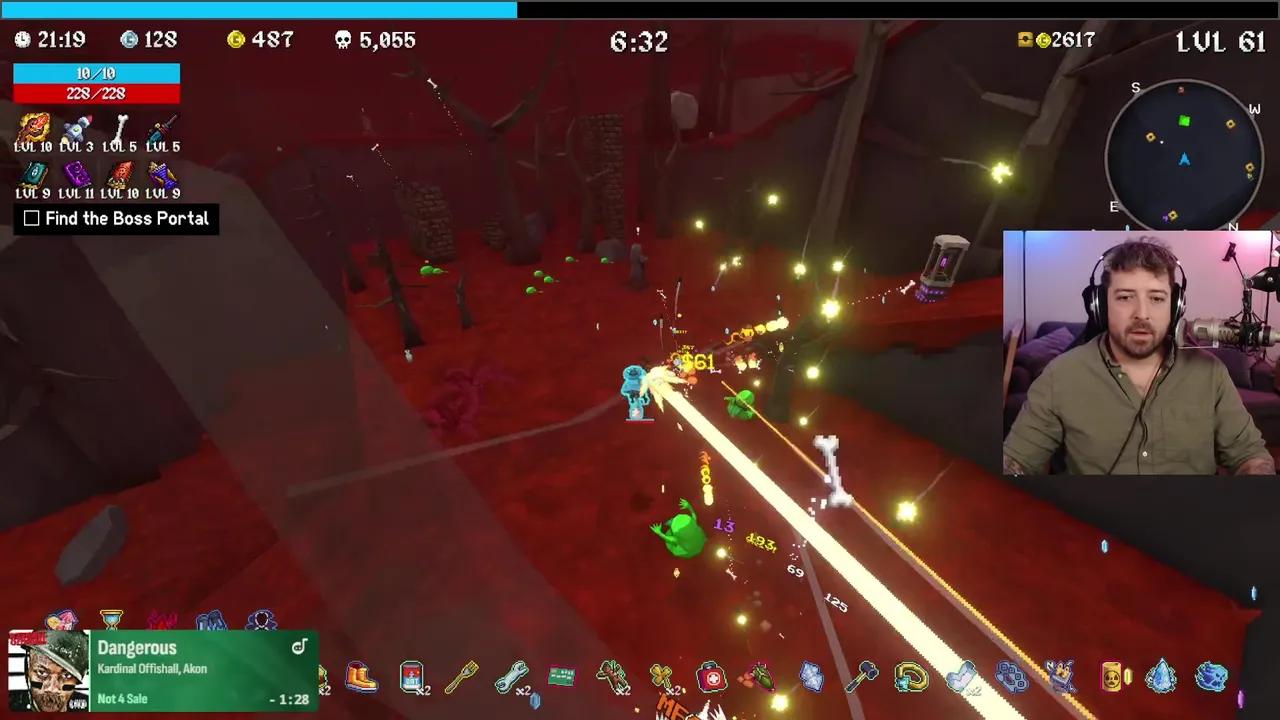
Task: Click the Dangerous song overlay widget
Action: pos(162,671)
